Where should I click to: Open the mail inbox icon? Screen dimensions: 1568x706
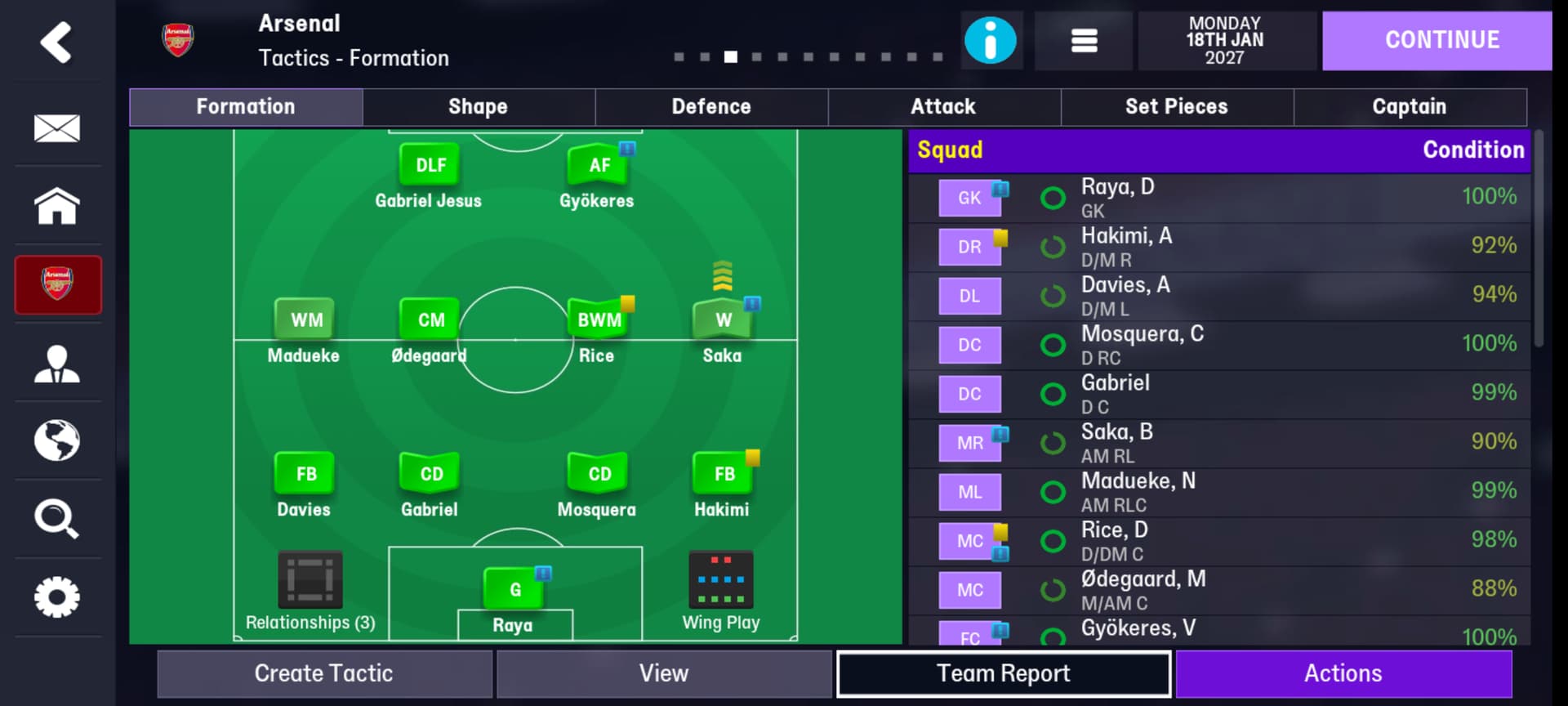(x=57, y=128)
